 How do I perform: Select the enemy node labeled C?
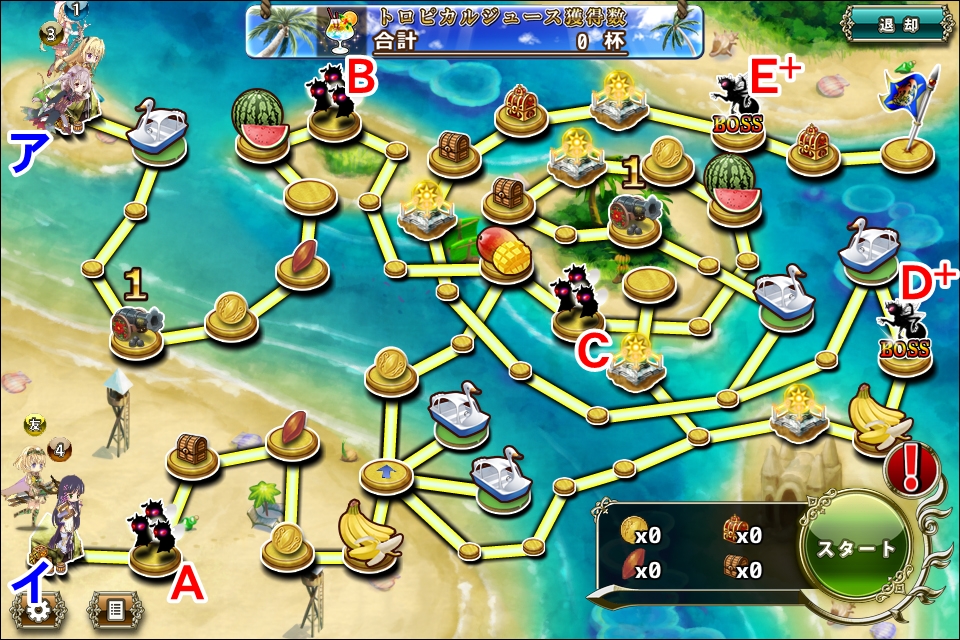[579, 304]
